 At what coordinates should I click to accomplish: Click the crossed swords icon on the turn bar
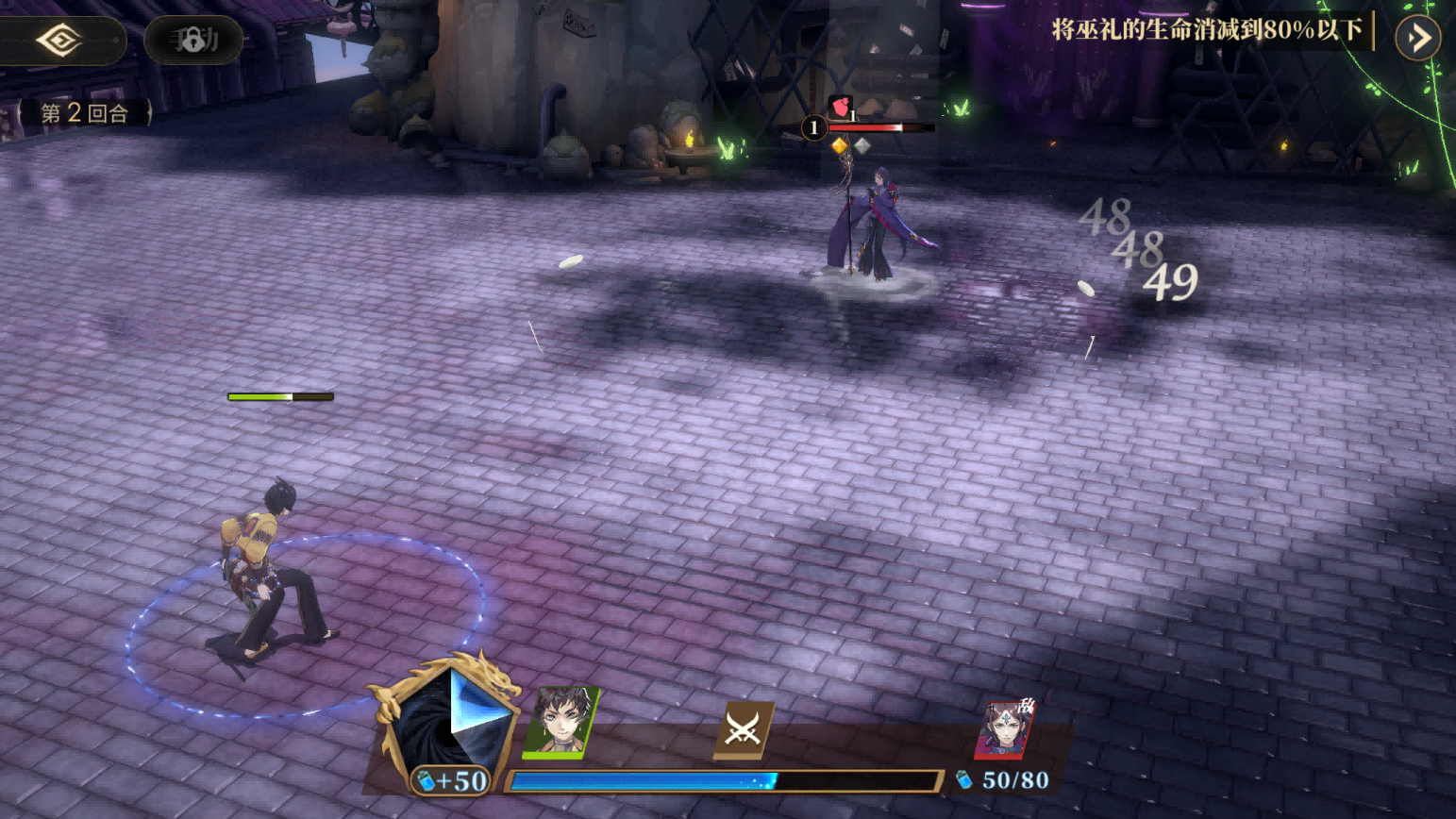point(744,729)
